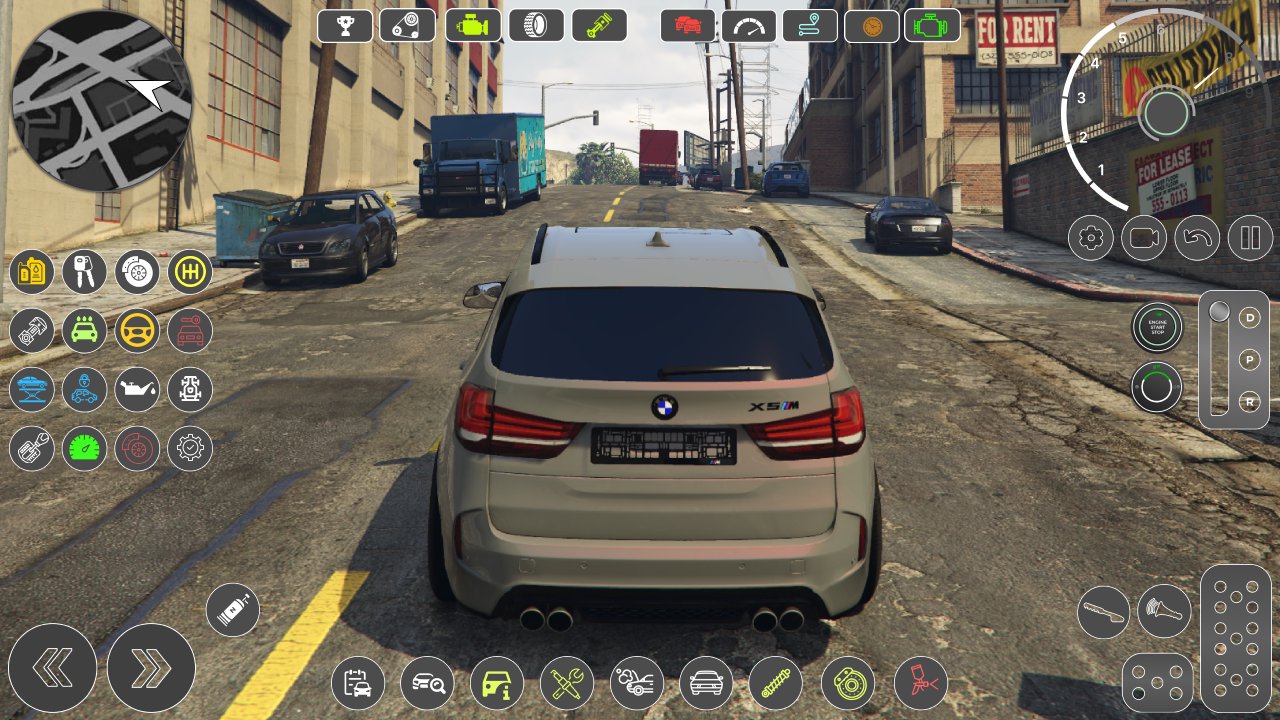Tap the car keys icon

click(x=84, y=272)
